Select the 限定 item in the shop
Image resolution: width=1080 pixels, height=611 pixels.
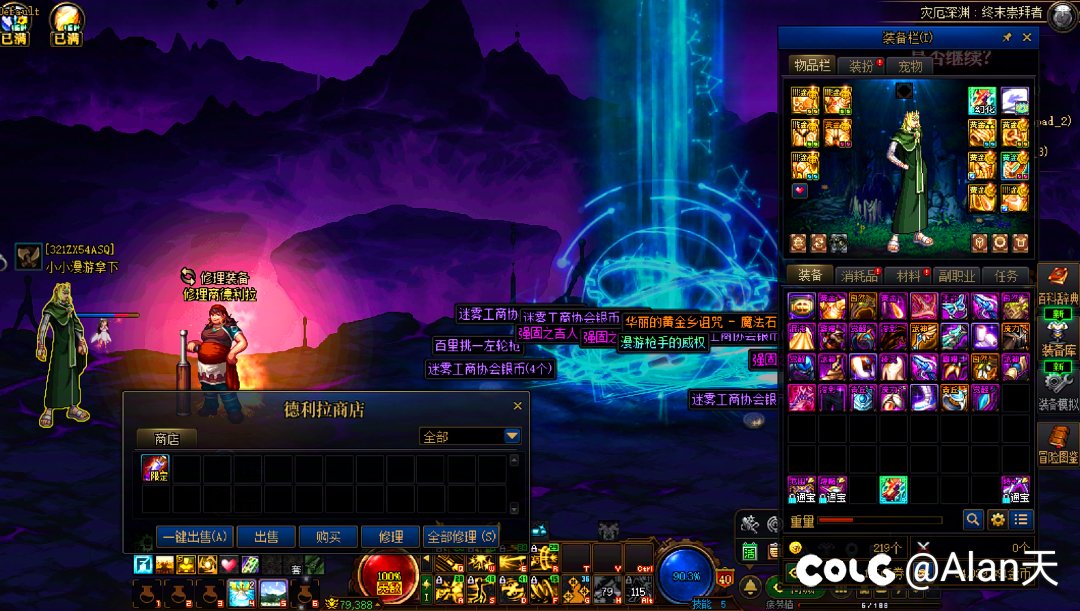pyautogui.click(x=155, y=468)
